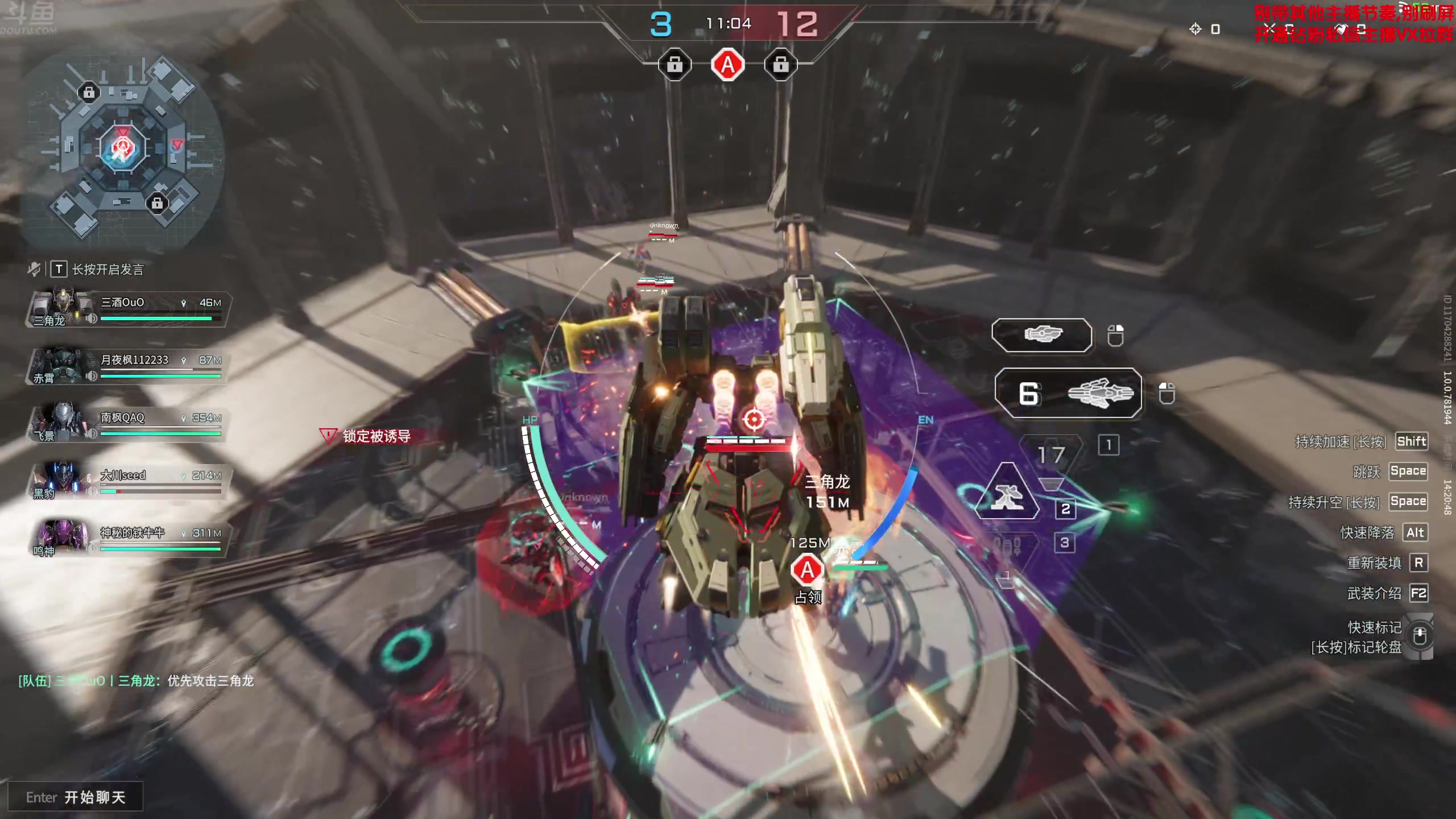Select teammate 南枫QAQ row

[129, 424]
